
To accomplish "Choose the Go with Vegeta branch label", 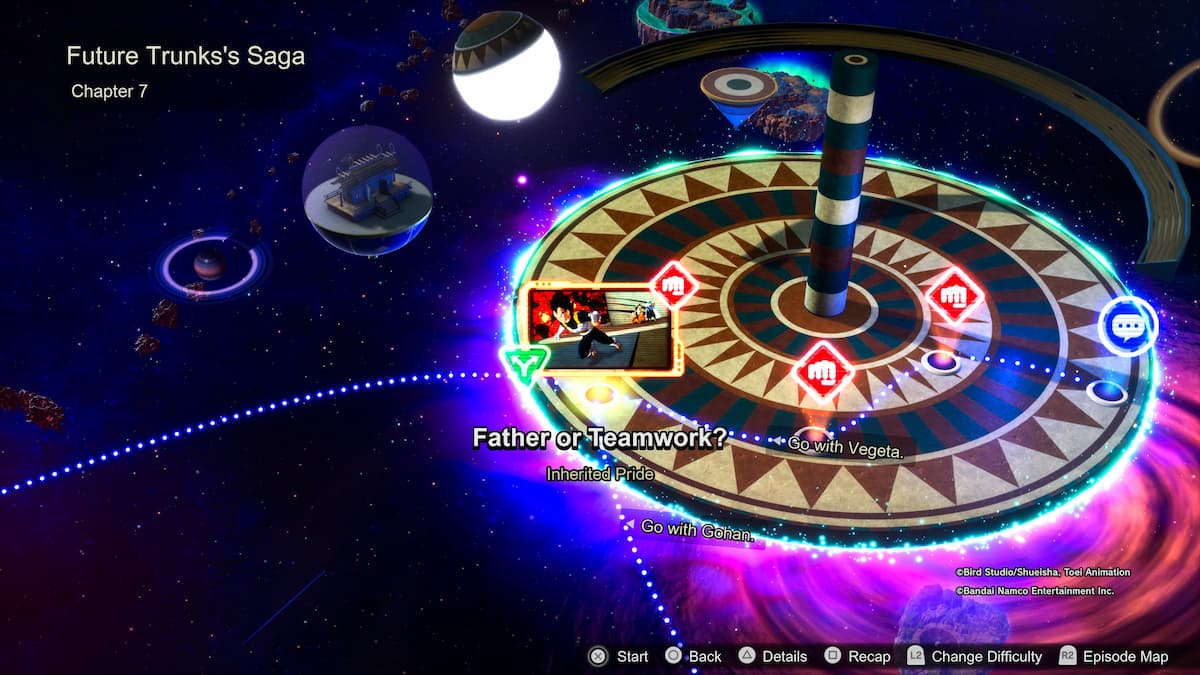I will click(845, 448).
